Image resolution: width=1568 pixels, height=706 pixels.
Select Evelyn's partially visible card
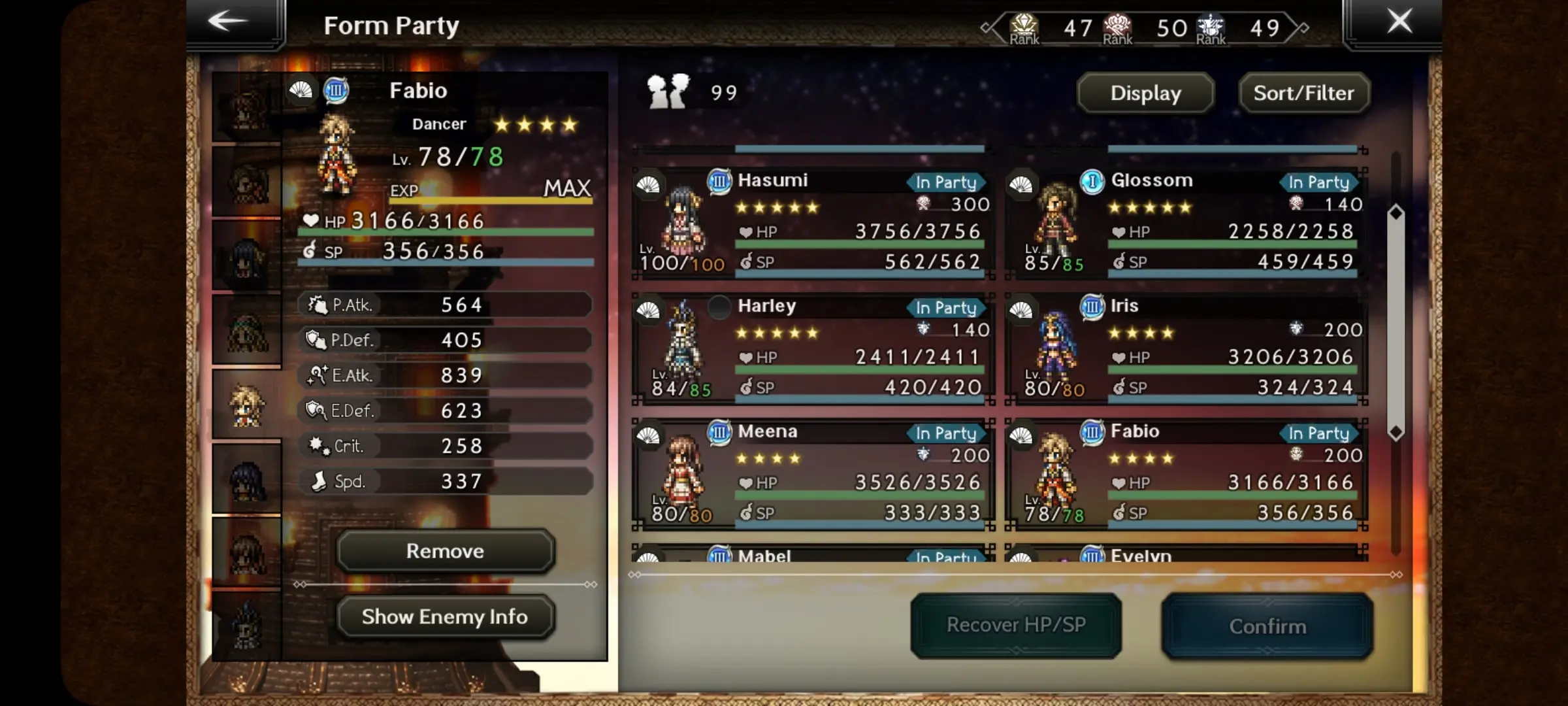click(1186, 554)
